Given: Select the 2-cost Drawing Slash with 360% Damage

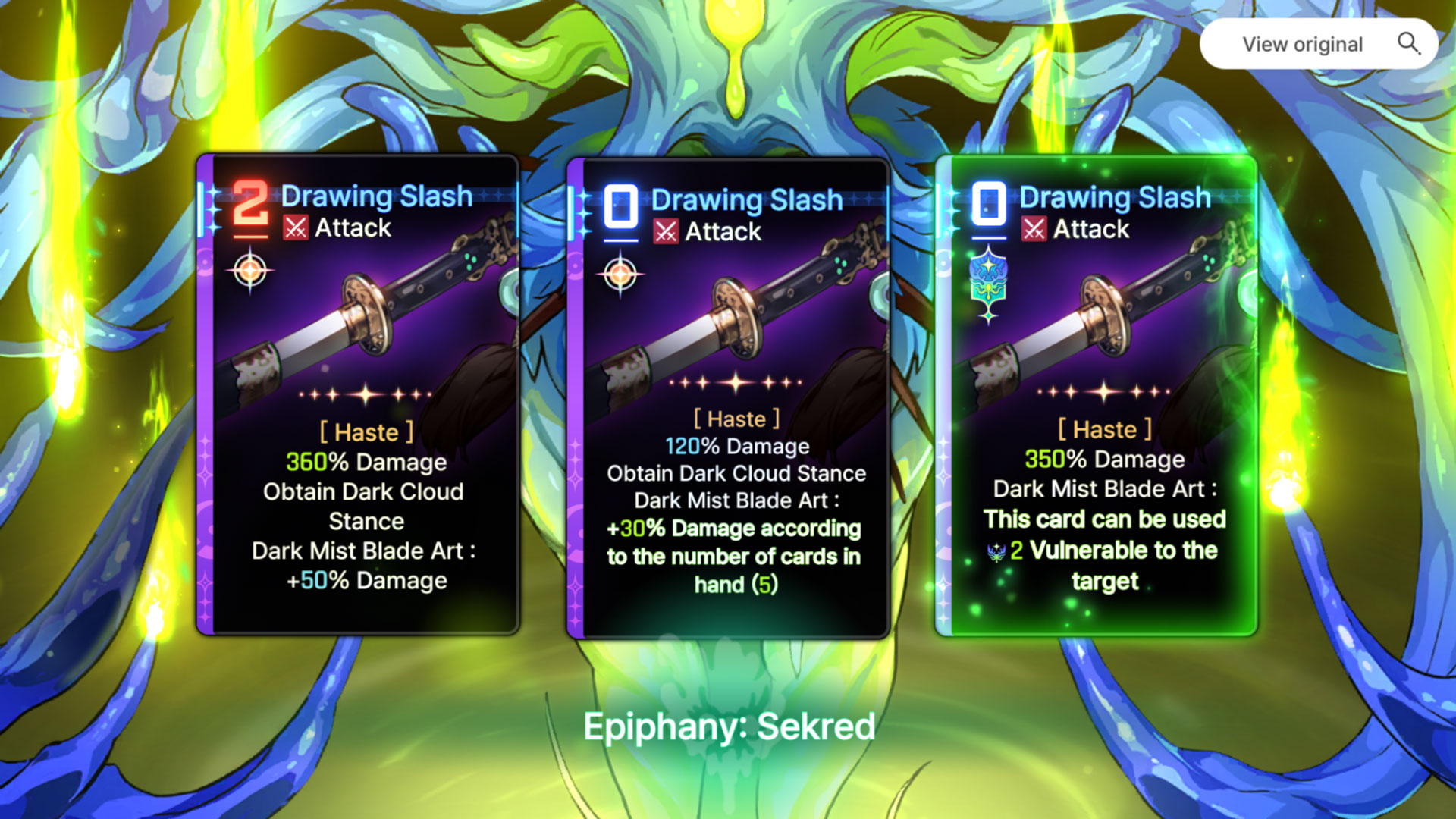Looking at the screenshot, I should (358, 394).
